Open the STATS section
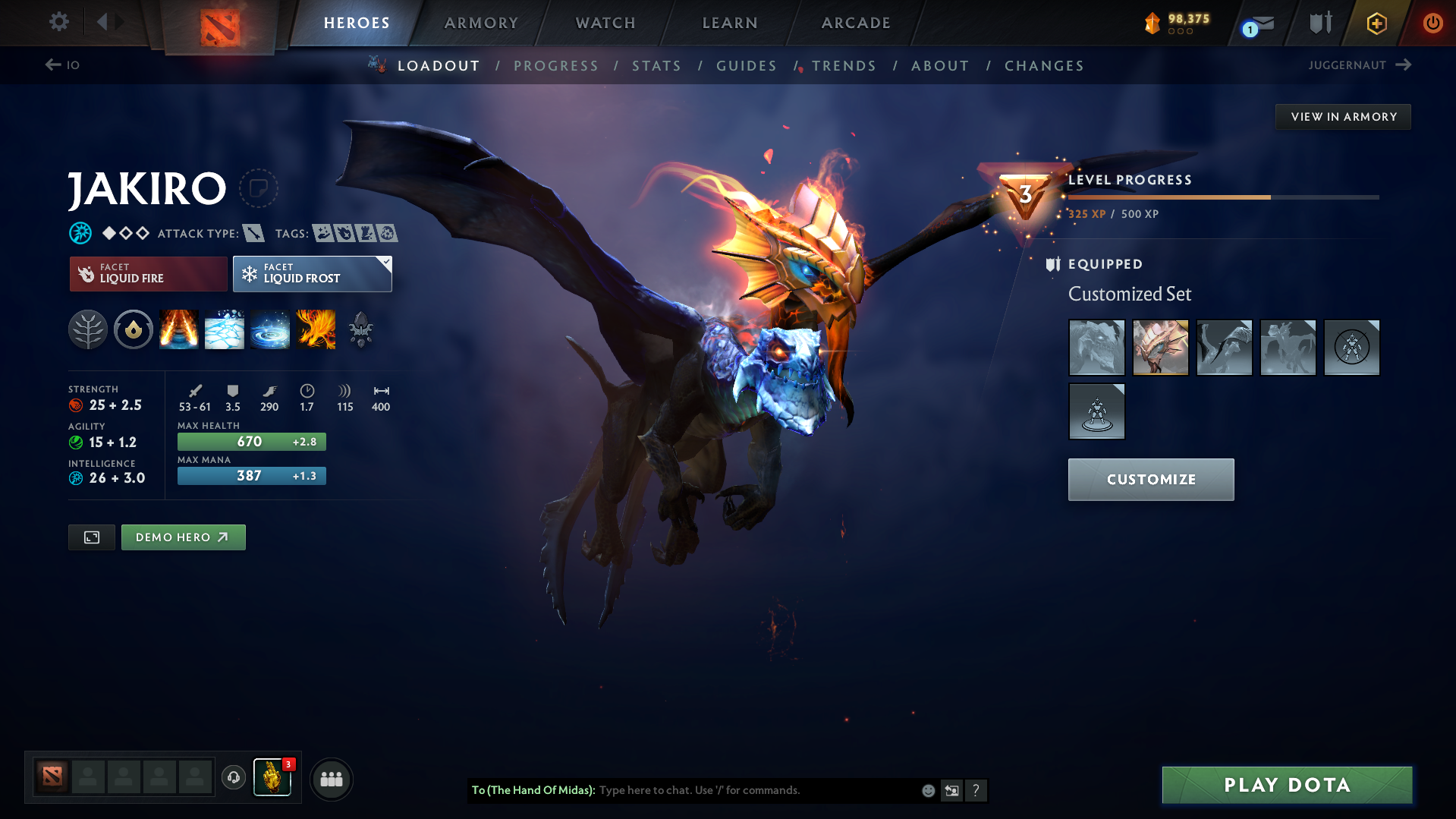Viewport: 1456px width, 819px height. (x=656, y=66)
